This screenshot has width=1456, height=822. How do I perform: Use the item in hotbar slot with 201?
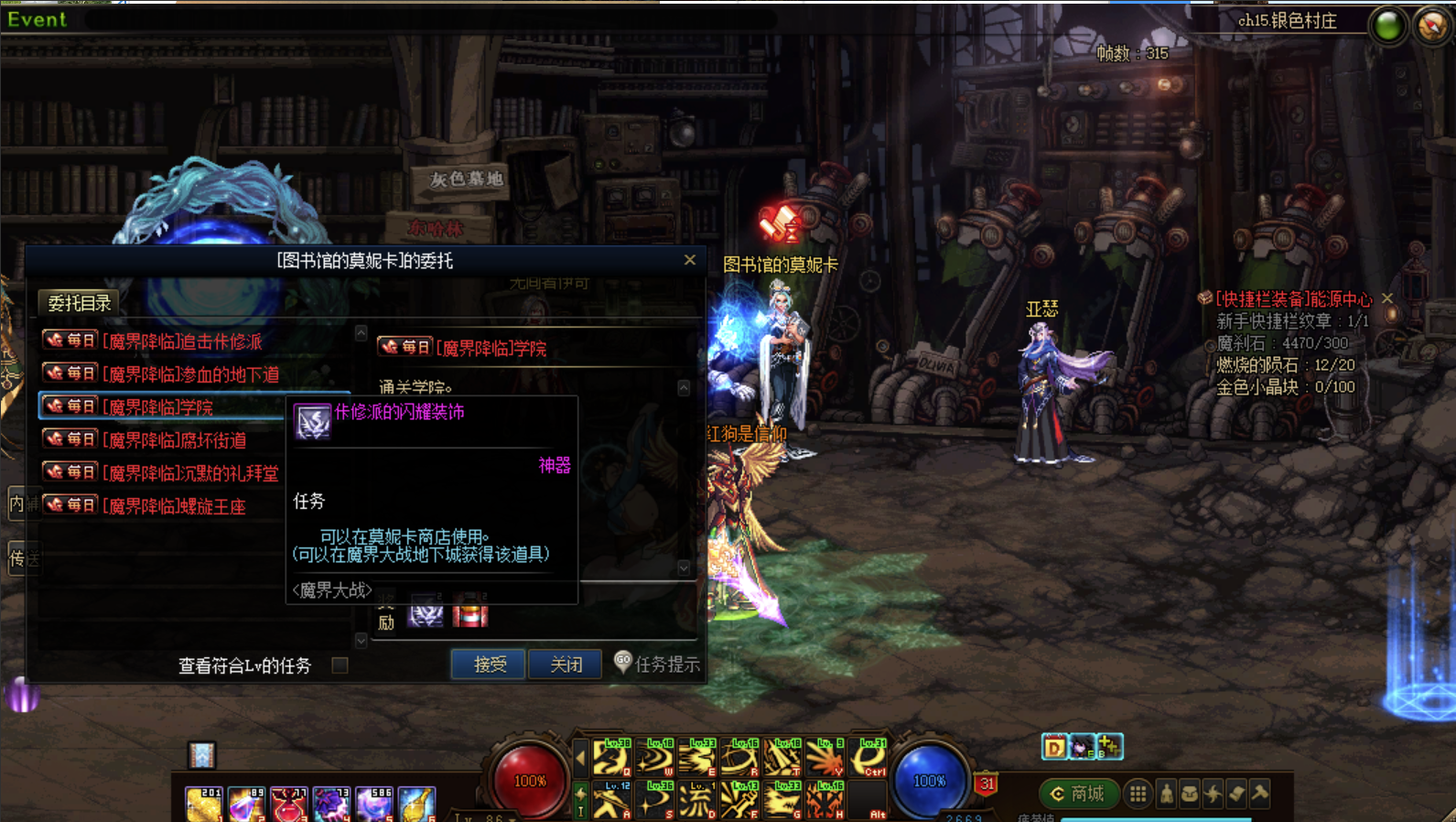(x=203, y=804)
